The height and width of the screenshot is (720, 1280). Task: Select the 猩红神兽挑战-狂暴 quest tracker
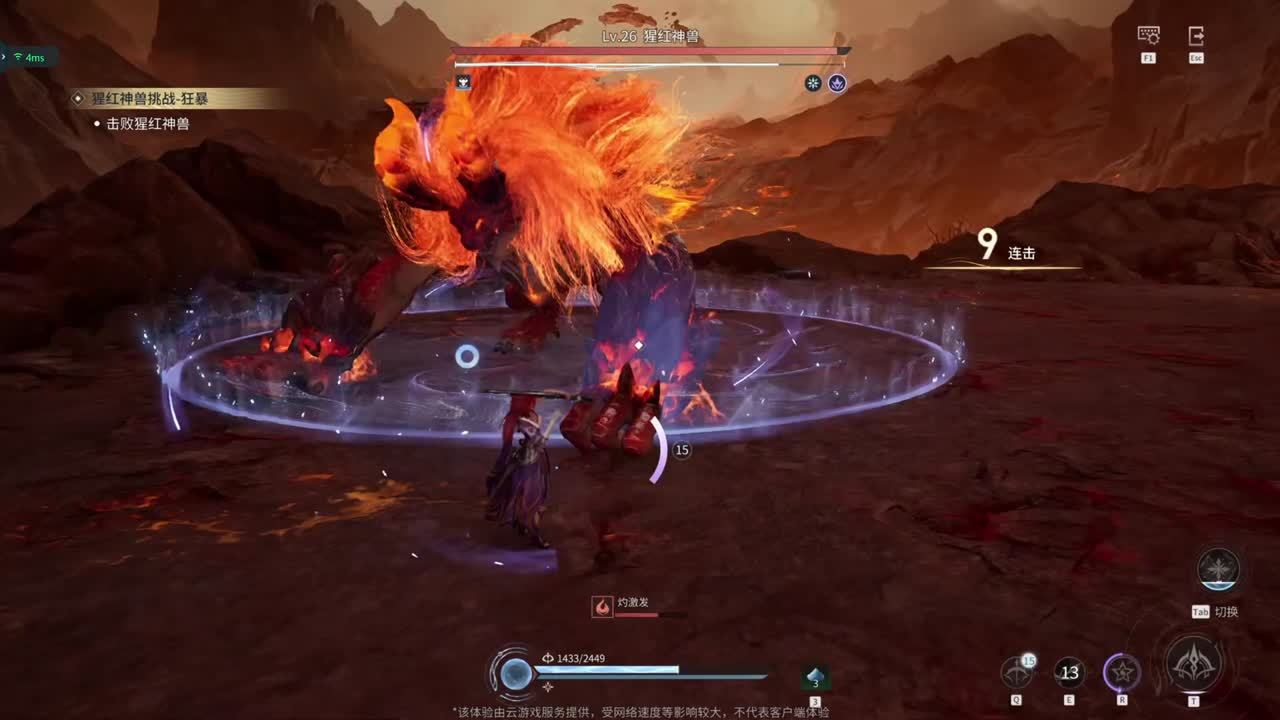pos(170,98)
